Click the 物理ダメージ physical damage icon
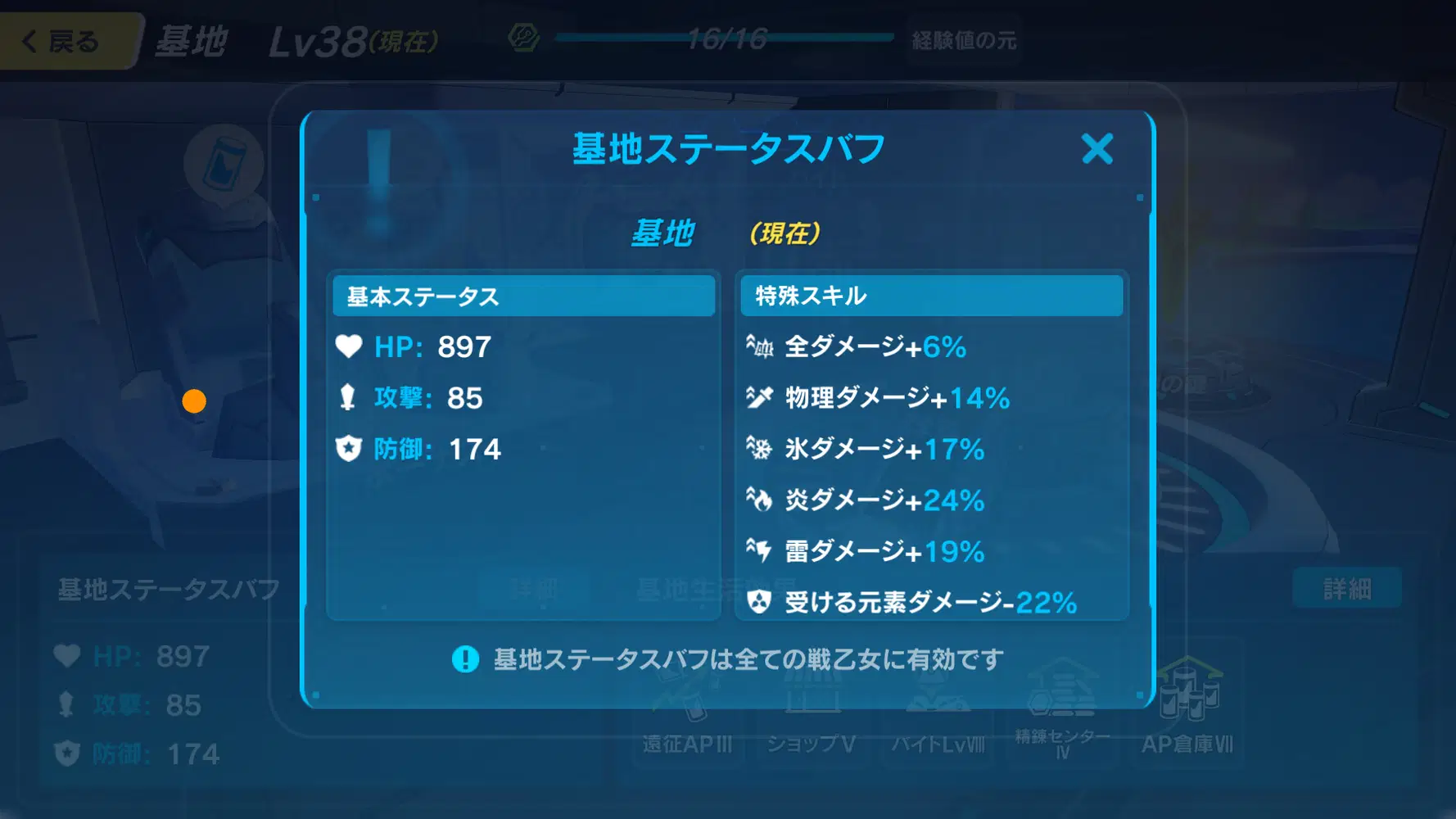Viewport: 1456px width, 819px height. (760, 398)
